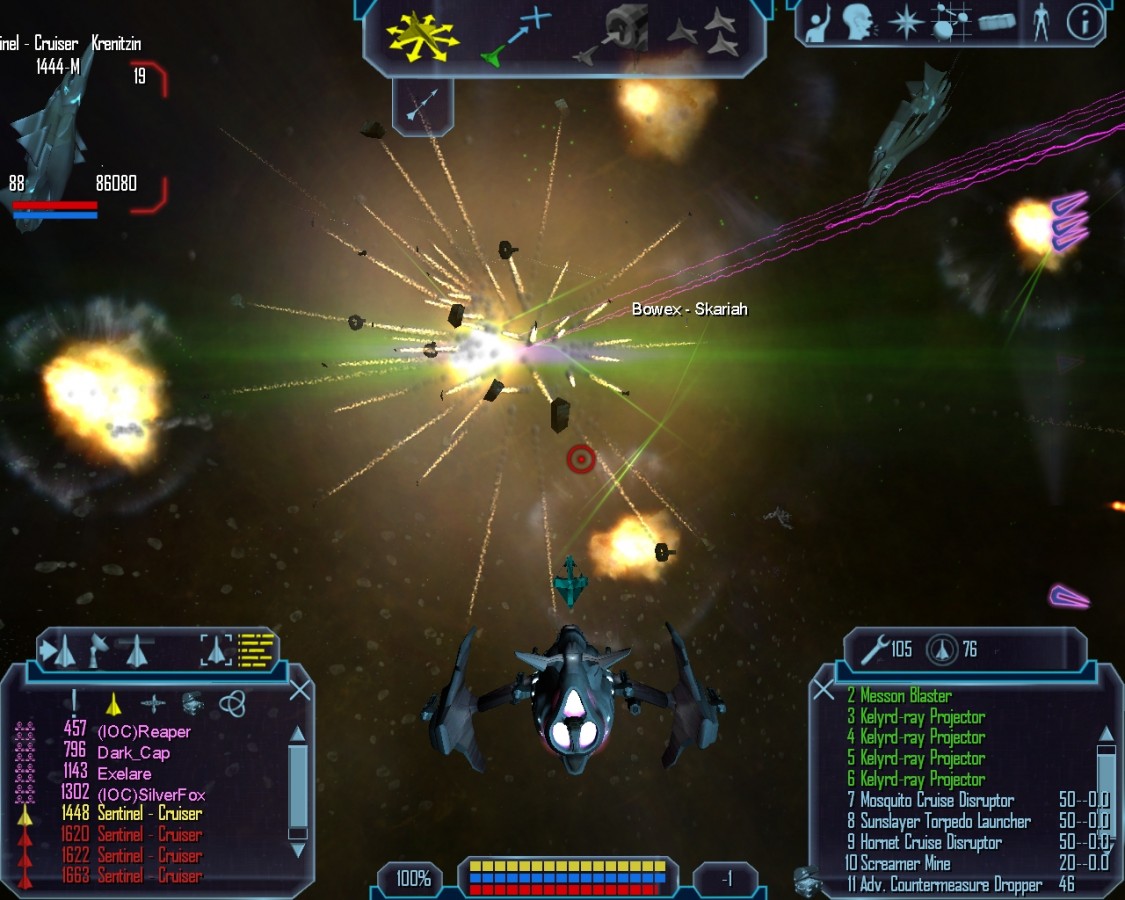Select the Adv. Countermeasure Dropper

950,885
